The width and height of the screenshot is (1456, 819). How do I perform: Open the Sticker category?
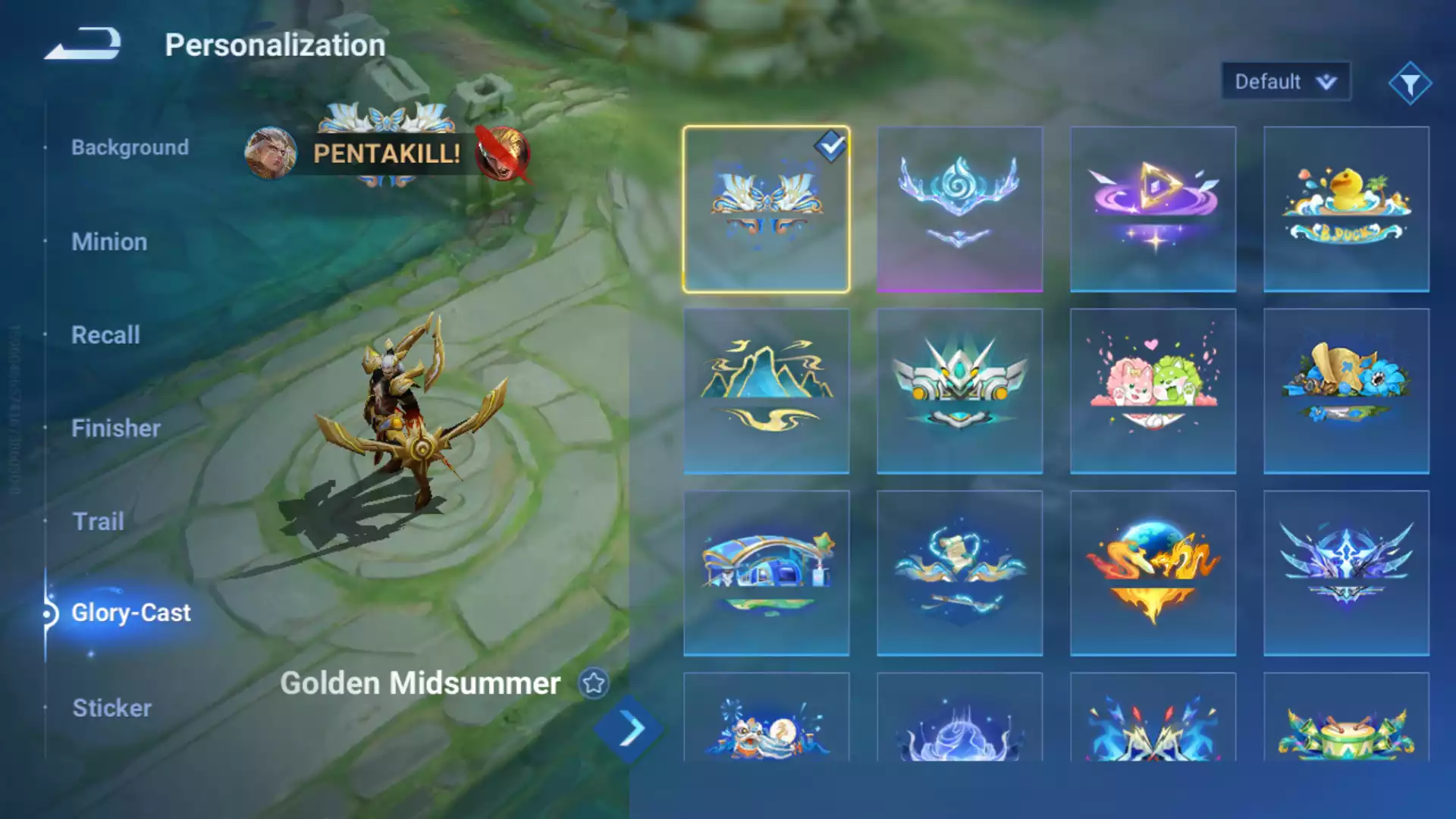click(x=111, y=708)
